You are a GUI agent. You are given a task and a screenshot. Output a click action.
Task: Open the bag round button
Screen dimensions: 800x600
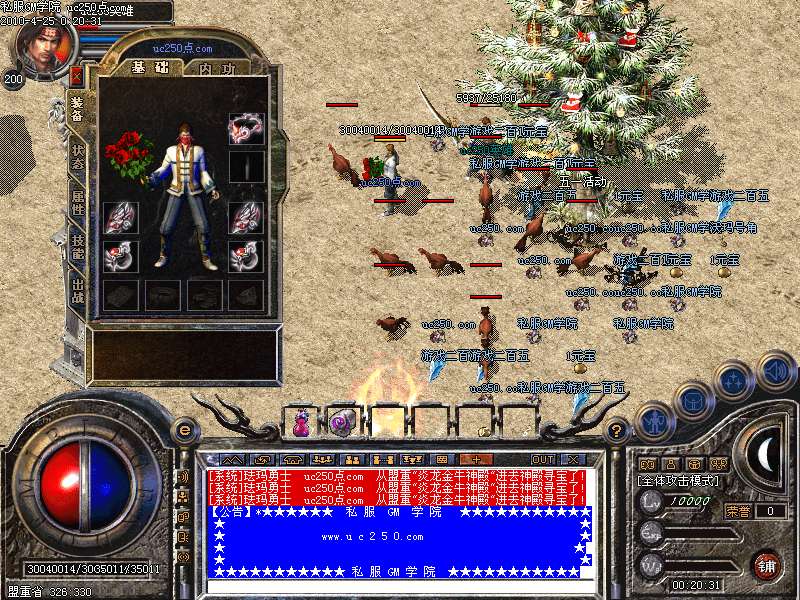coord(691,400)
